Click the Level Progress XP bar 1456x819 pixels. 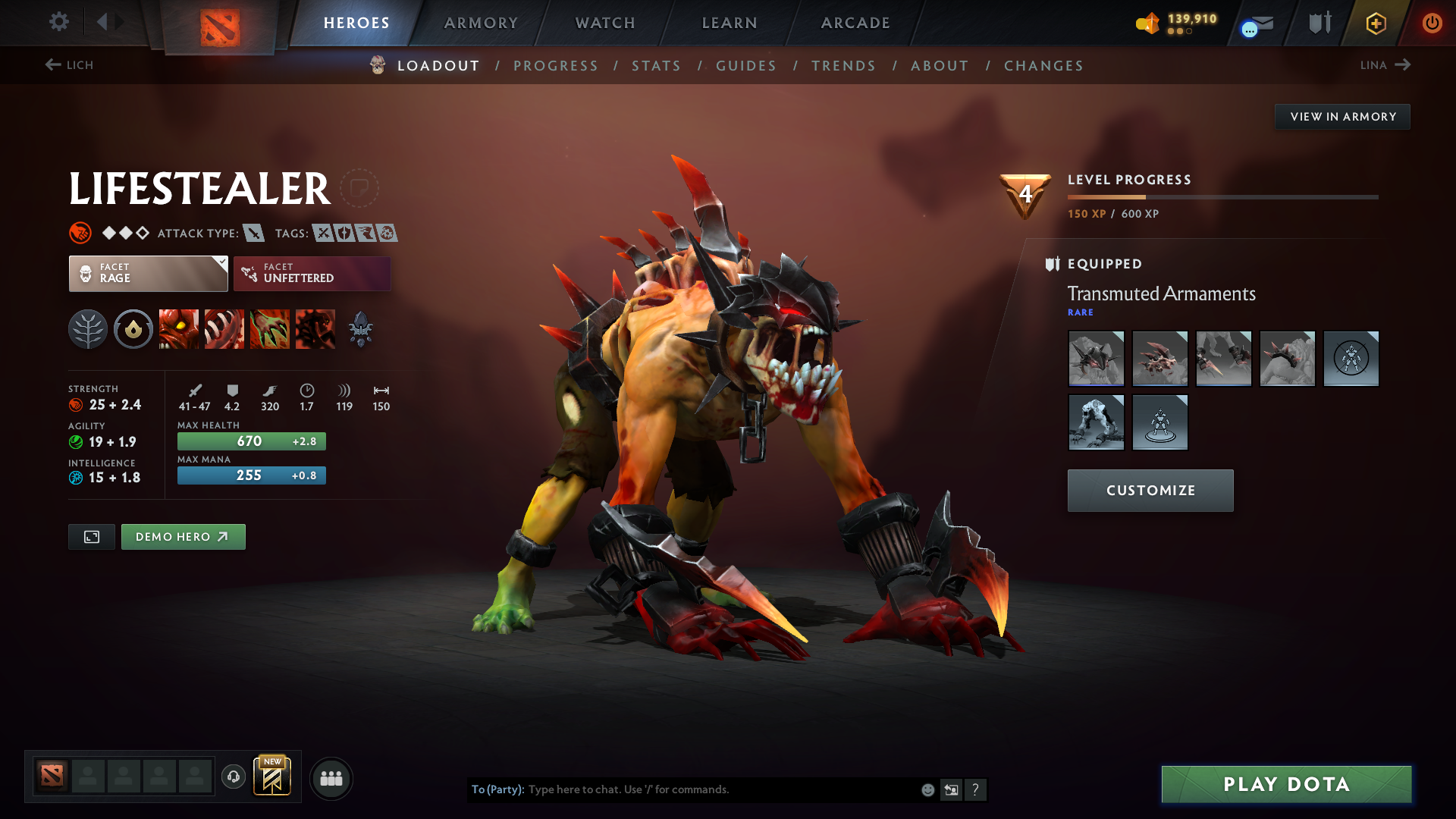[1220, 196]
